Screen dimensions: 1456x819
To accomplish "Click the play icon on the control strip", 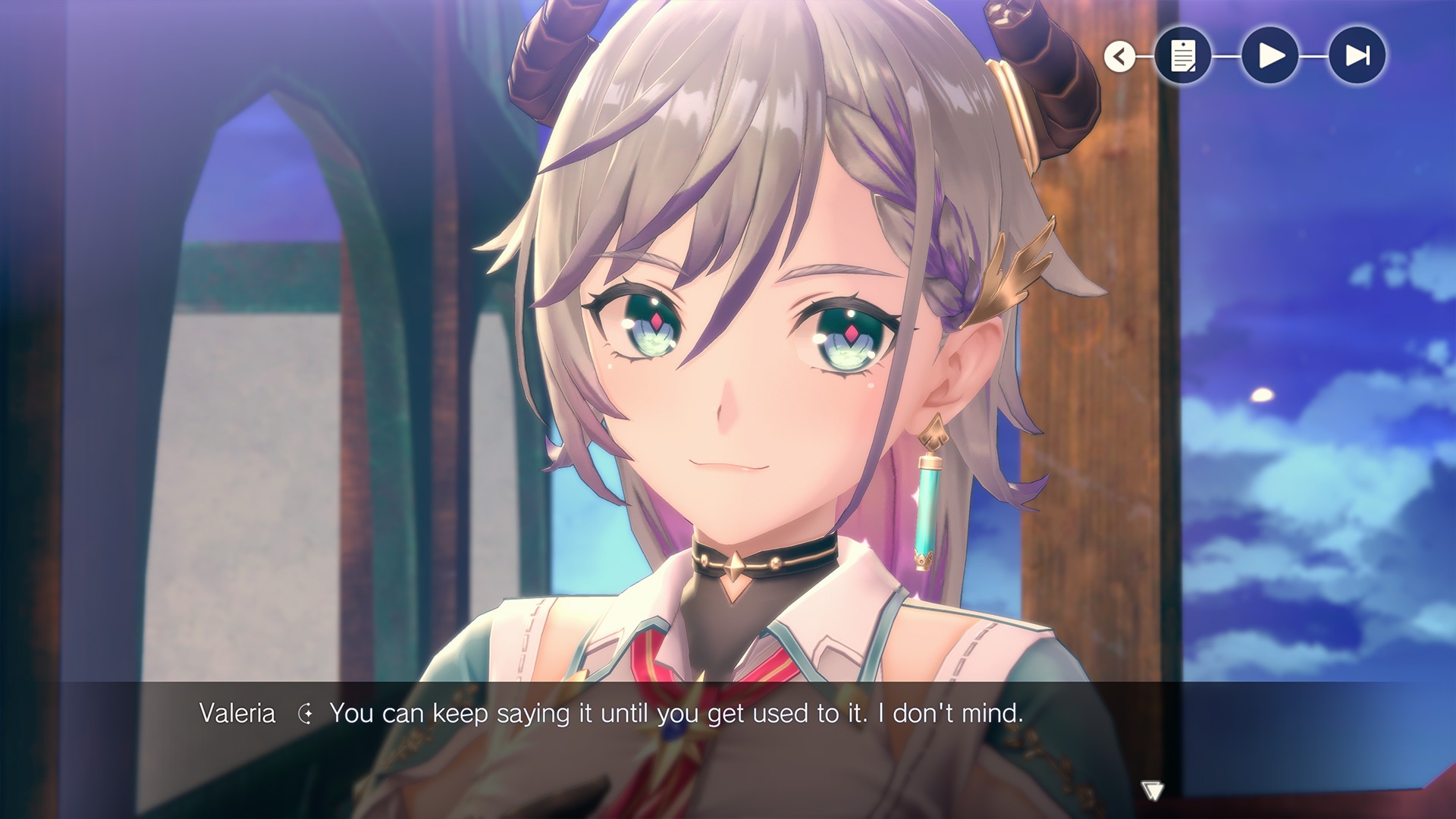I will point(1271,55).
